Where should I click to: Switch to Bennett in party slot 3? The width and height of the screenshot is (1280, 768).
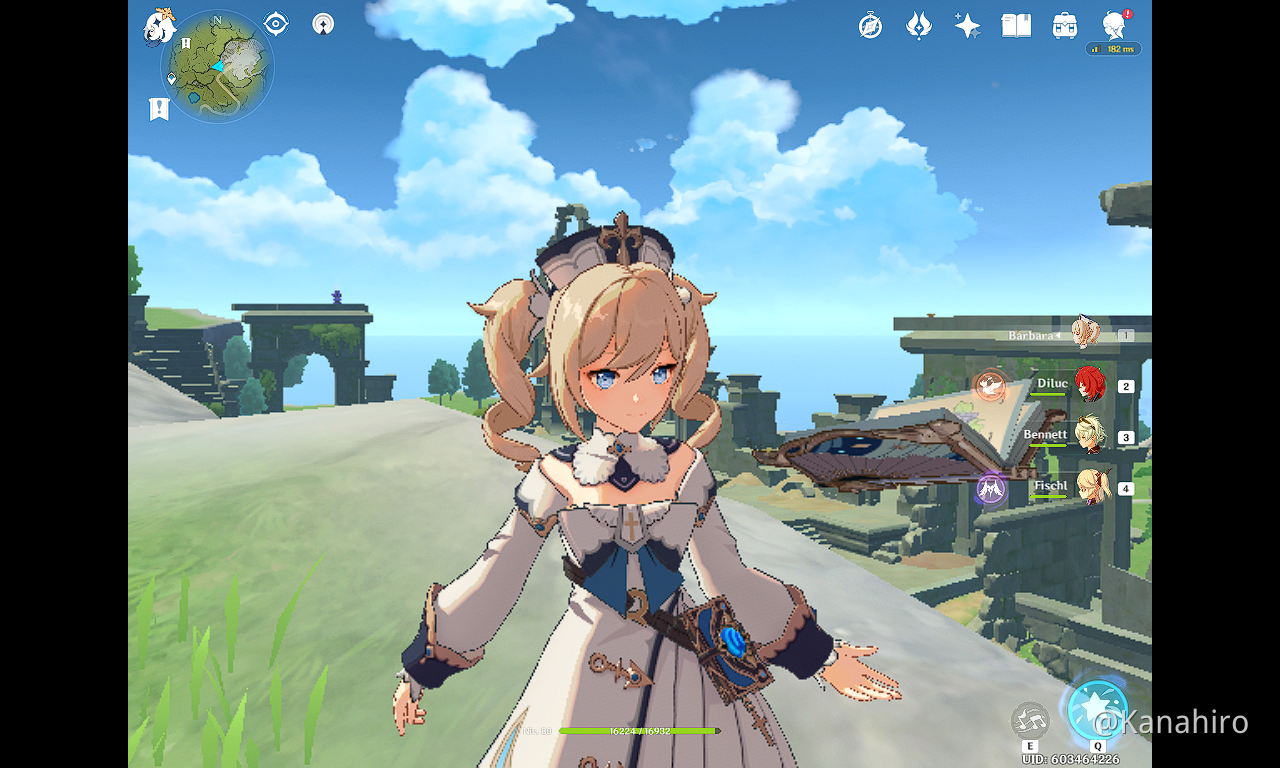coord(1090,437)
